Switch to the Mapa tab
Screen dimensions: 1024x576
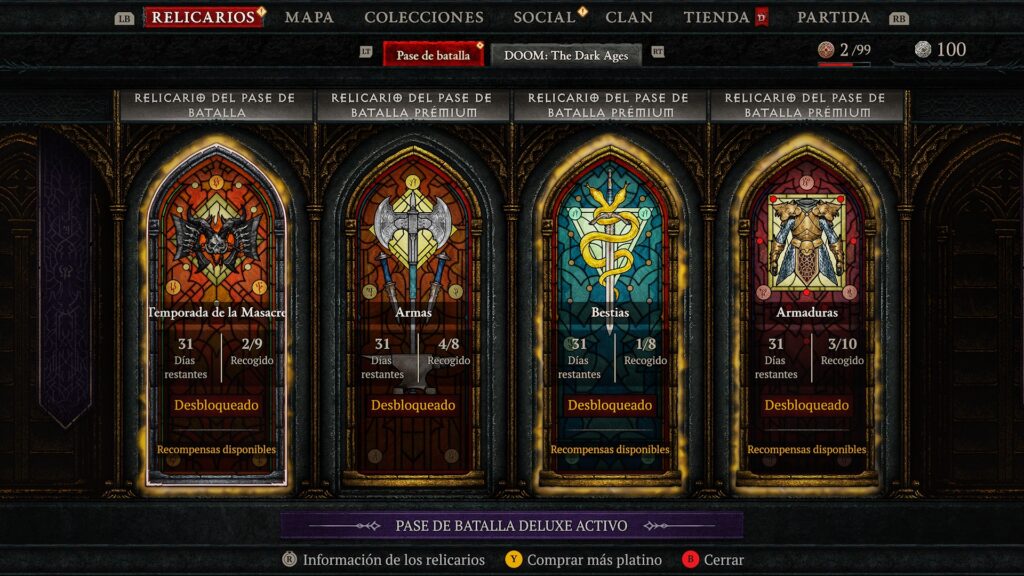309,17
